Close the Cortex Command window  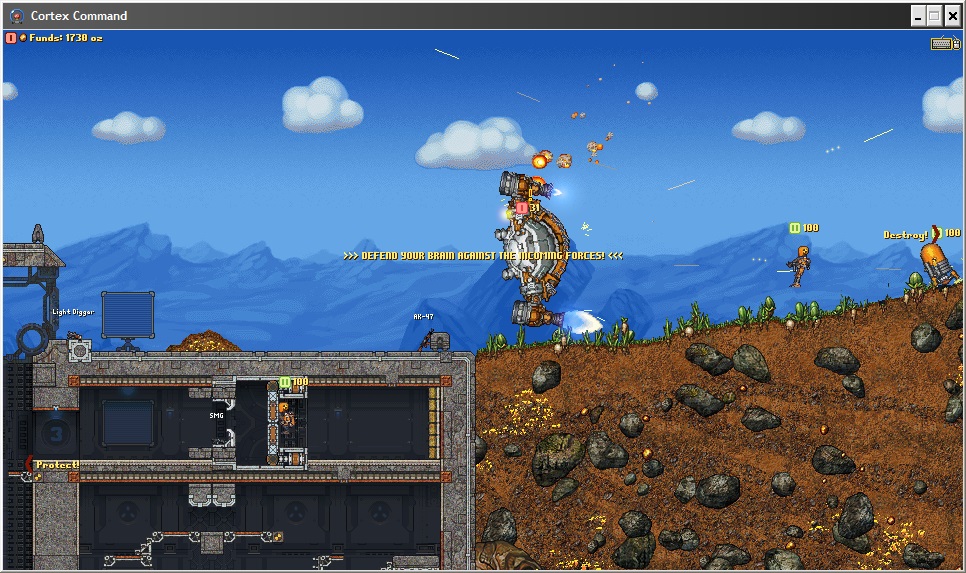952,16
